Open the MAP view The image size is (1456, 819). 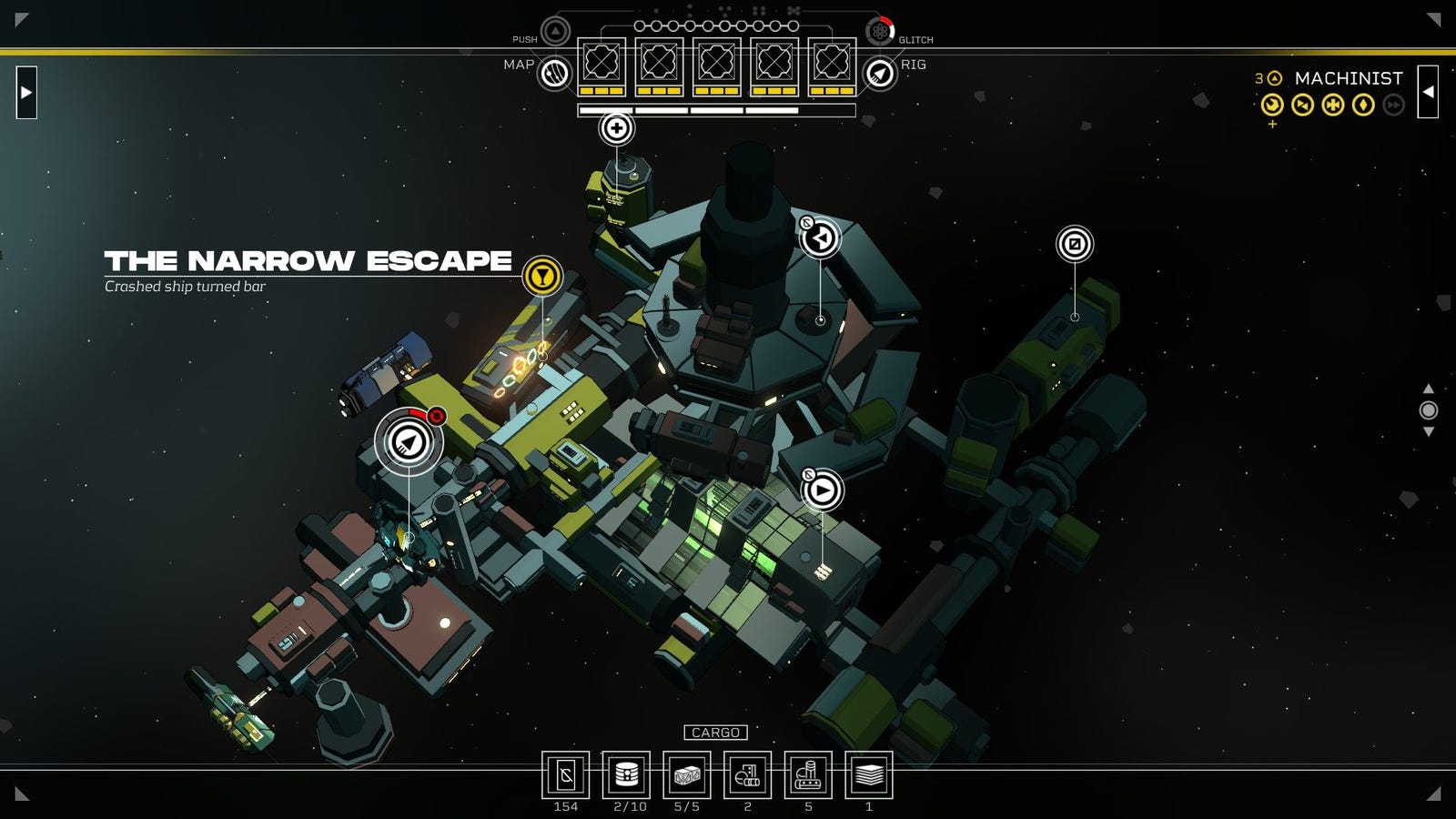pos(554,73)
